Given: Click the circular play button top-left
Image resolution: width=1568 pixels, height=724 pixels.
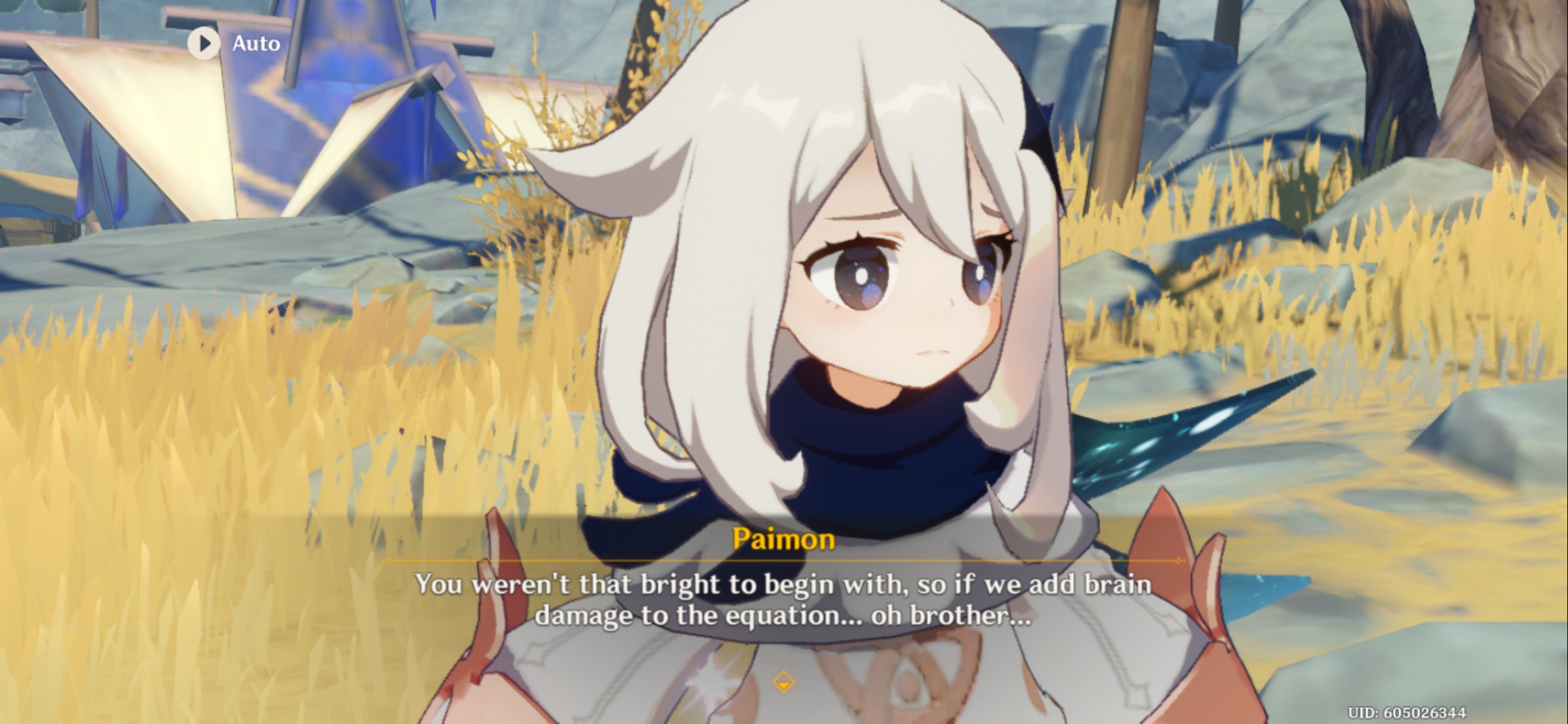Looking at the screenshot, I should [203, 44].
